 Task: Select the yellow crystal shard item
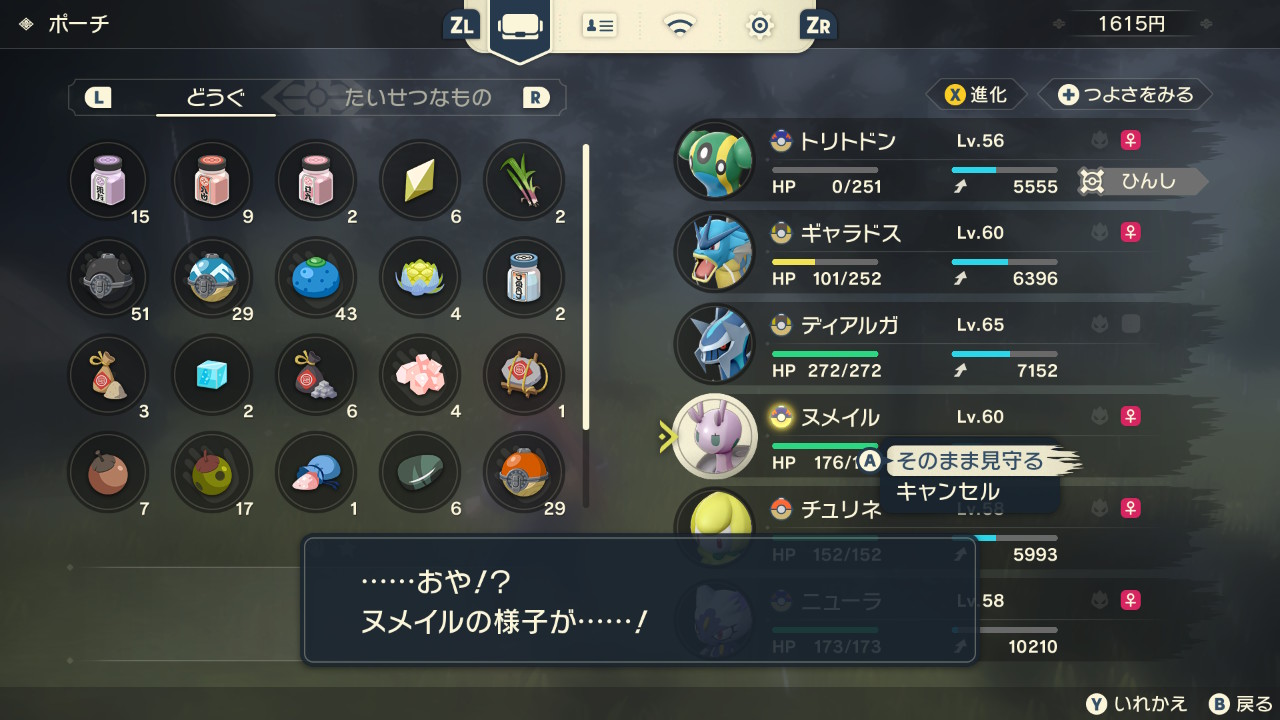tap(420, 181)
